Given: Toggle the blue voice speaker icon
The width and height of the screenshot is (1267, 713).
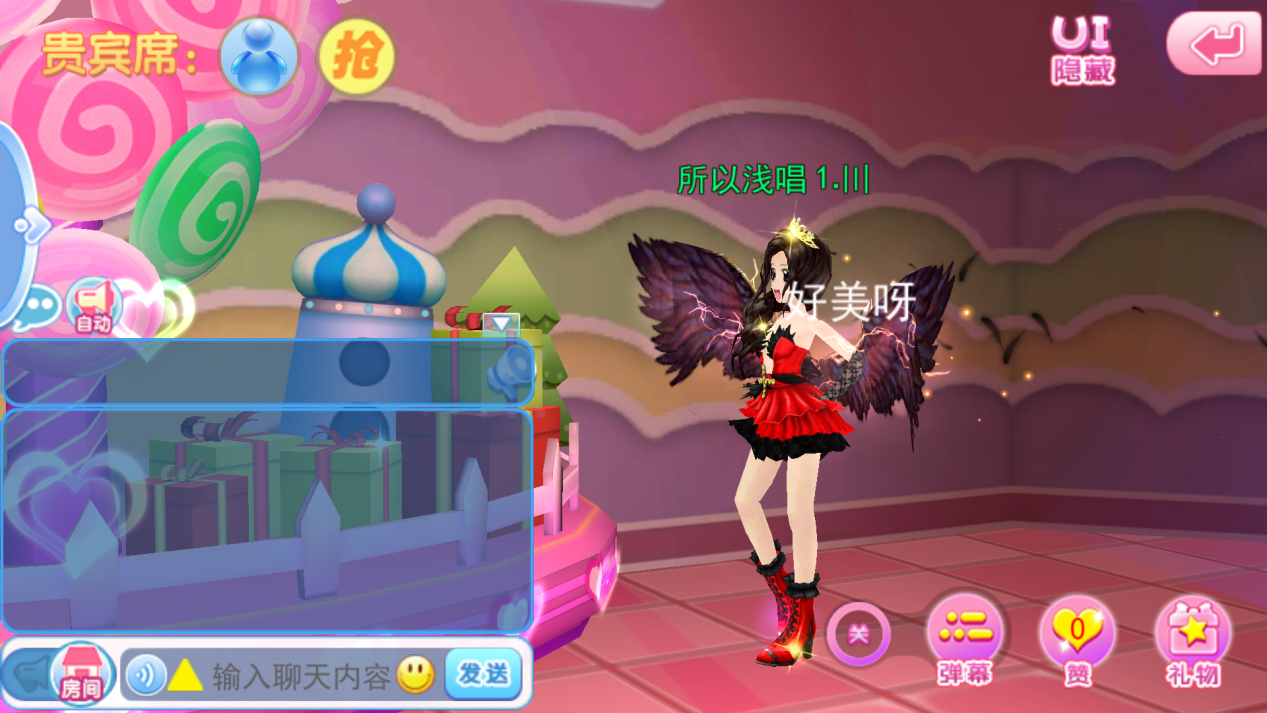Looking at the screenshot, I should point(146,676).
